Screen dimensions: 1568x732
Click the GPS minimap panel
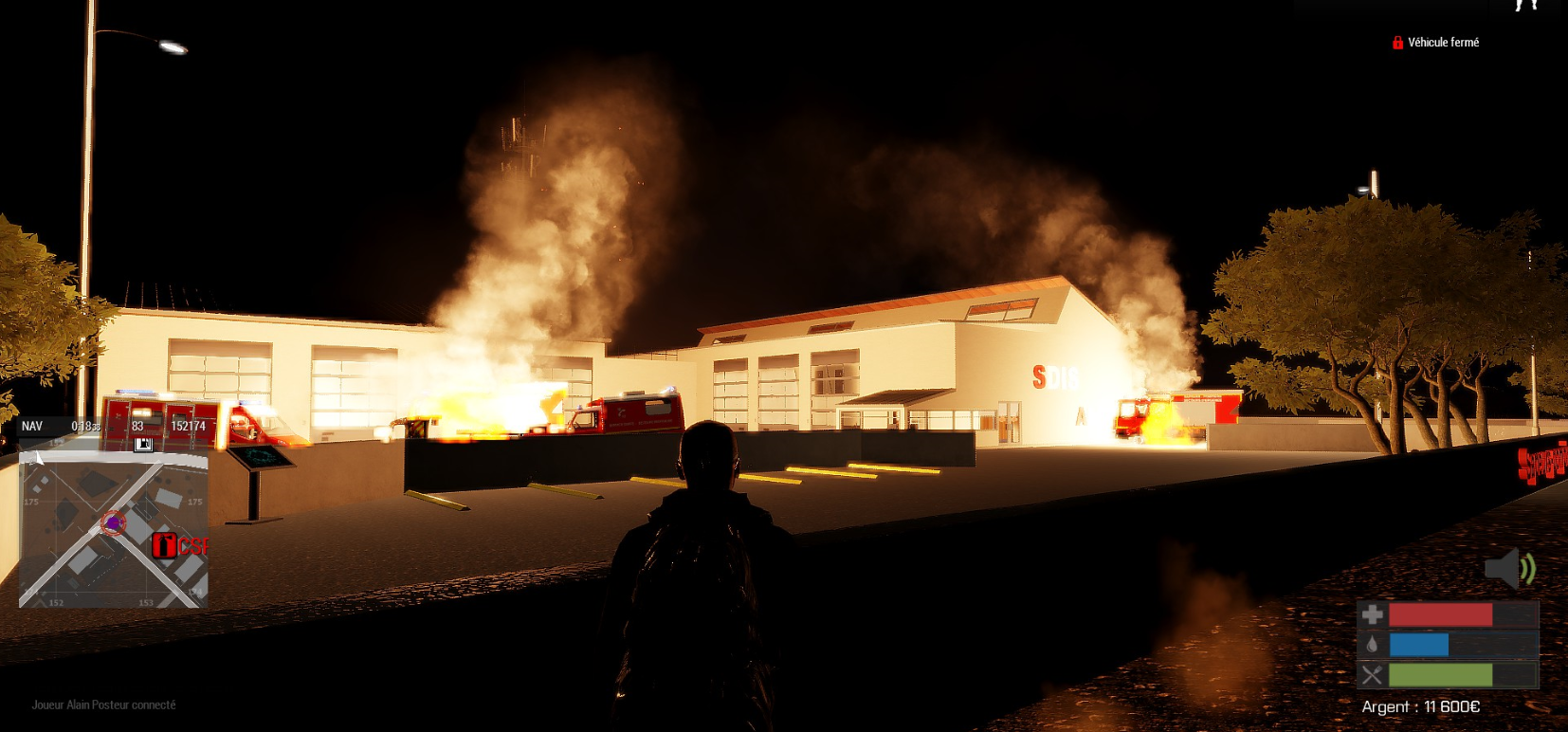pos(113,529)
